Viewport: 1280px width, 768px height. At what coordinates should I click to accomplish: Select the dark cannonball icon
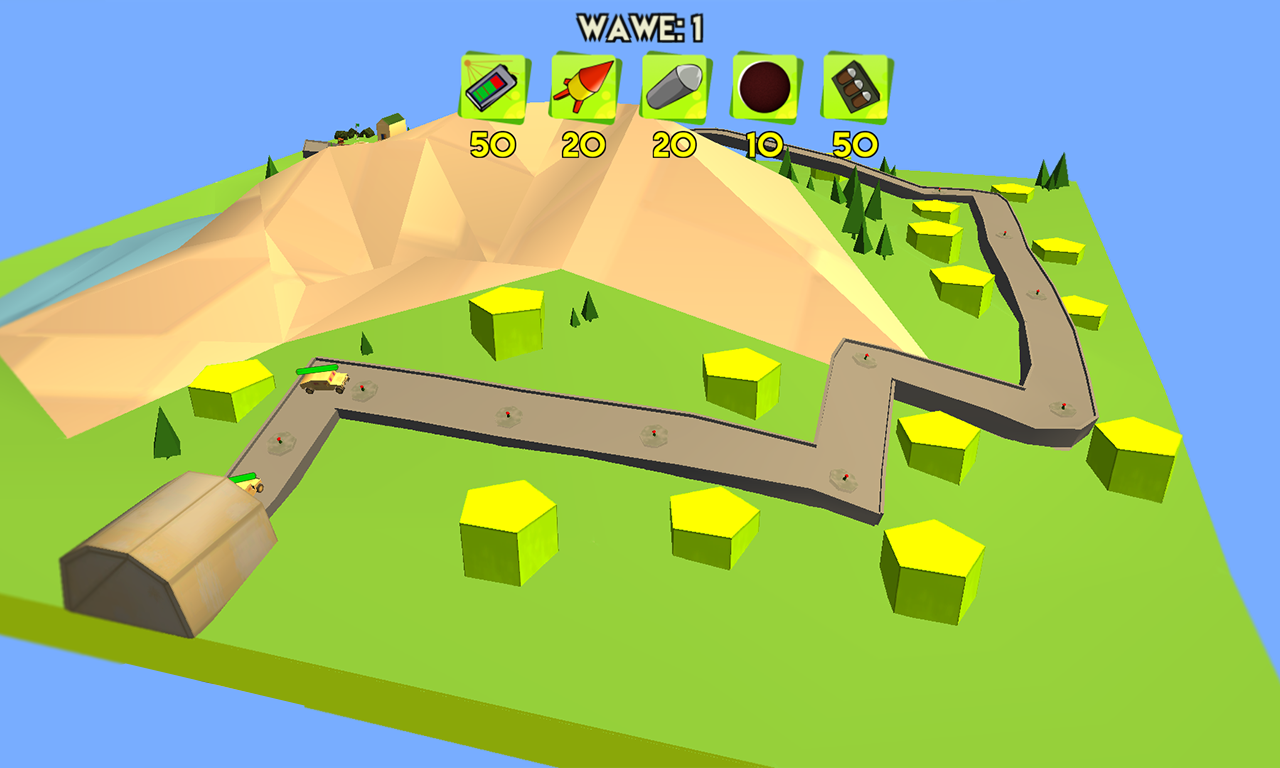click(765, 88)
